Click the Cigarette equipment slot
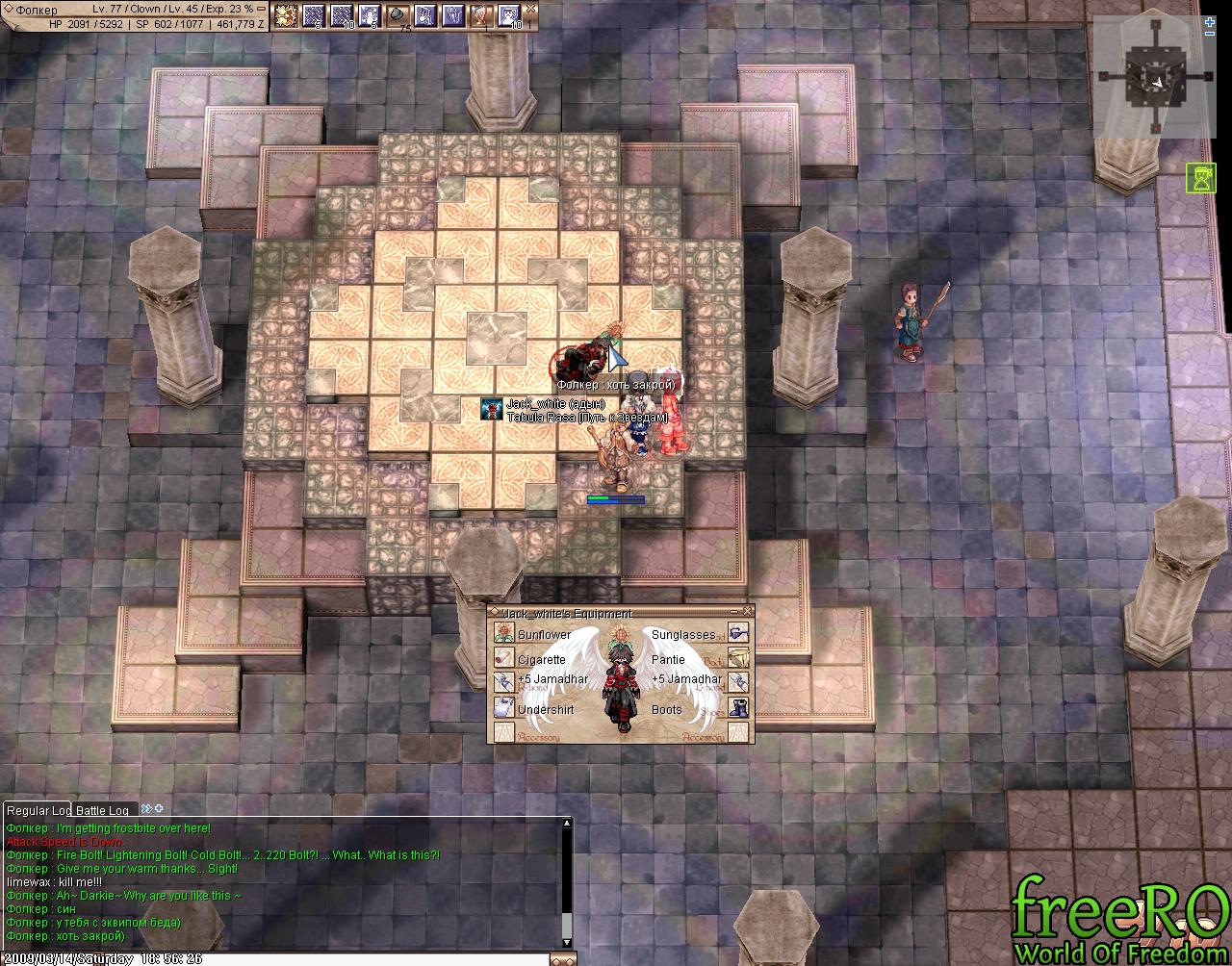 (x=504, y=658)
